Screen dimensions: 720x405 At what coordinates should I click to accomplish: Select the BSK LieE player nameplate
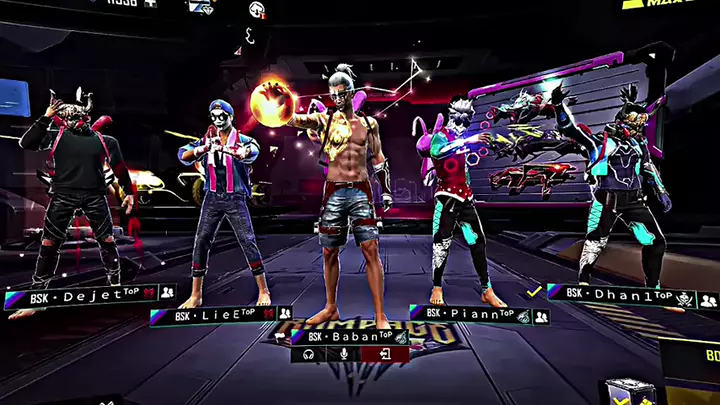pos(212,316)
